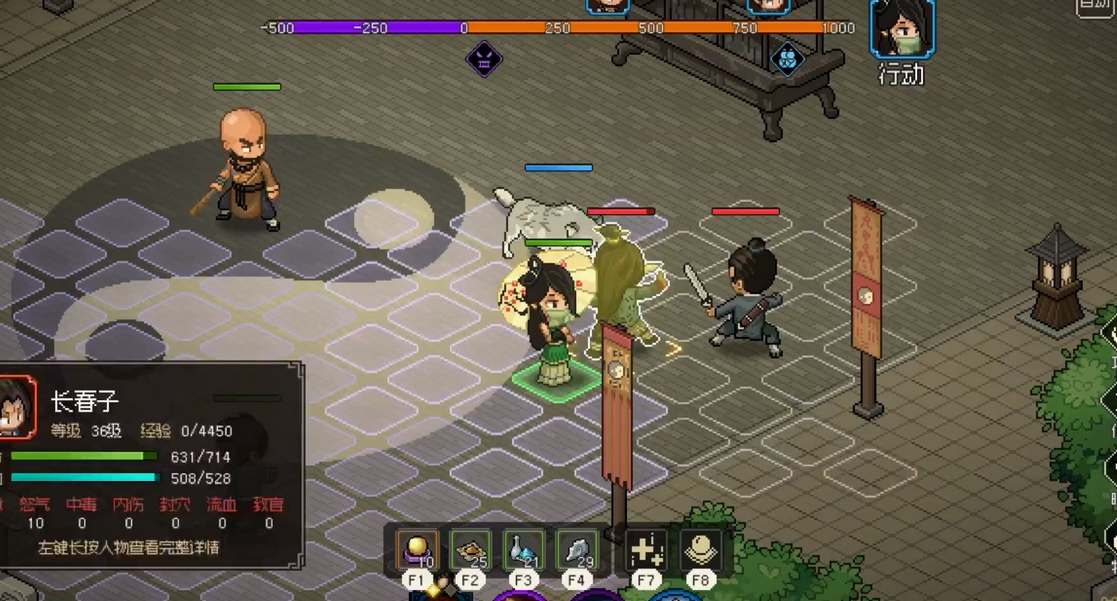Click the acting character portrait labeled 行动
1117x601 pixels.
tap(901, 30)
